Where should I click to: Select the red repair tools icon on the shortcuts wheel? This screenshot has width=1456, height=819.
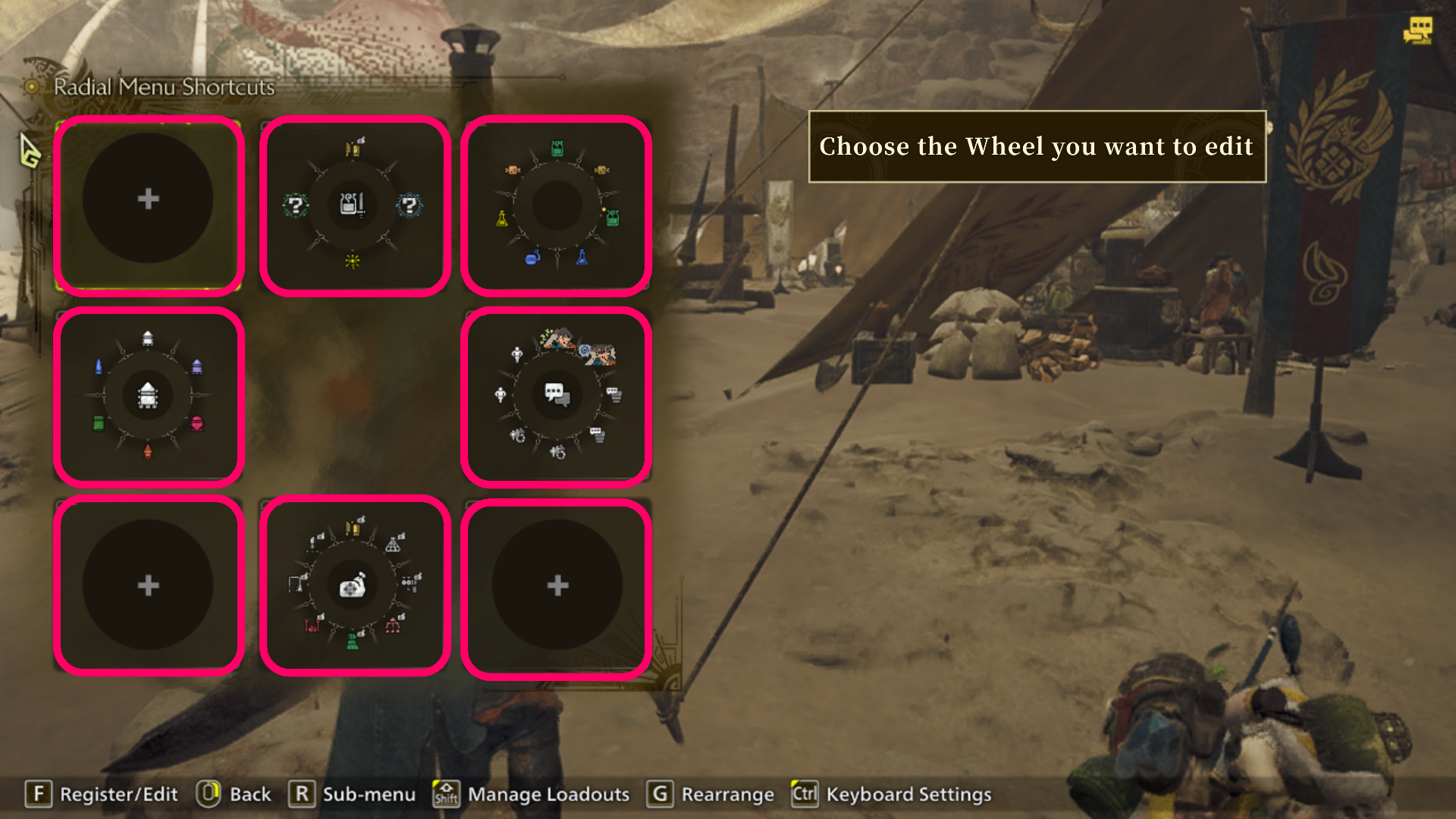[314, 625]
